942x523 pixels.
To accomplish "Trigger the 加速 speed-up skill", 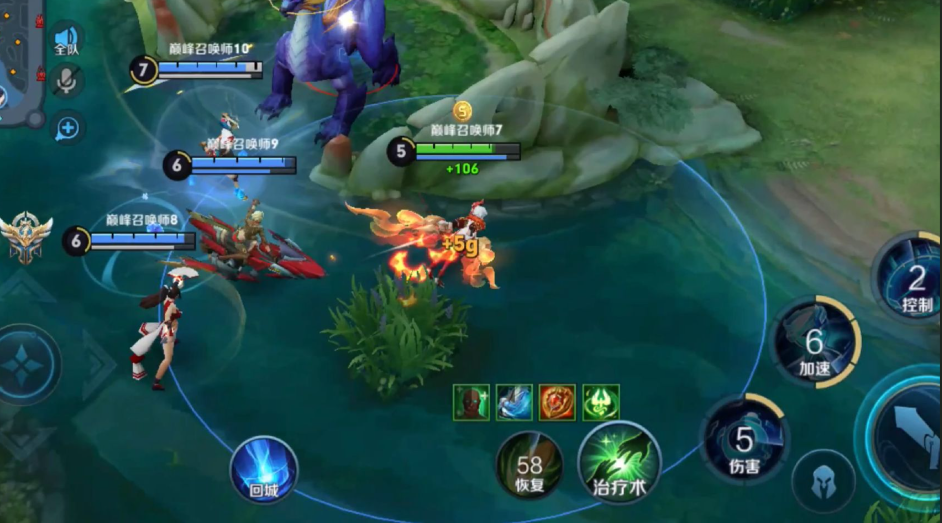I will 816,343.
